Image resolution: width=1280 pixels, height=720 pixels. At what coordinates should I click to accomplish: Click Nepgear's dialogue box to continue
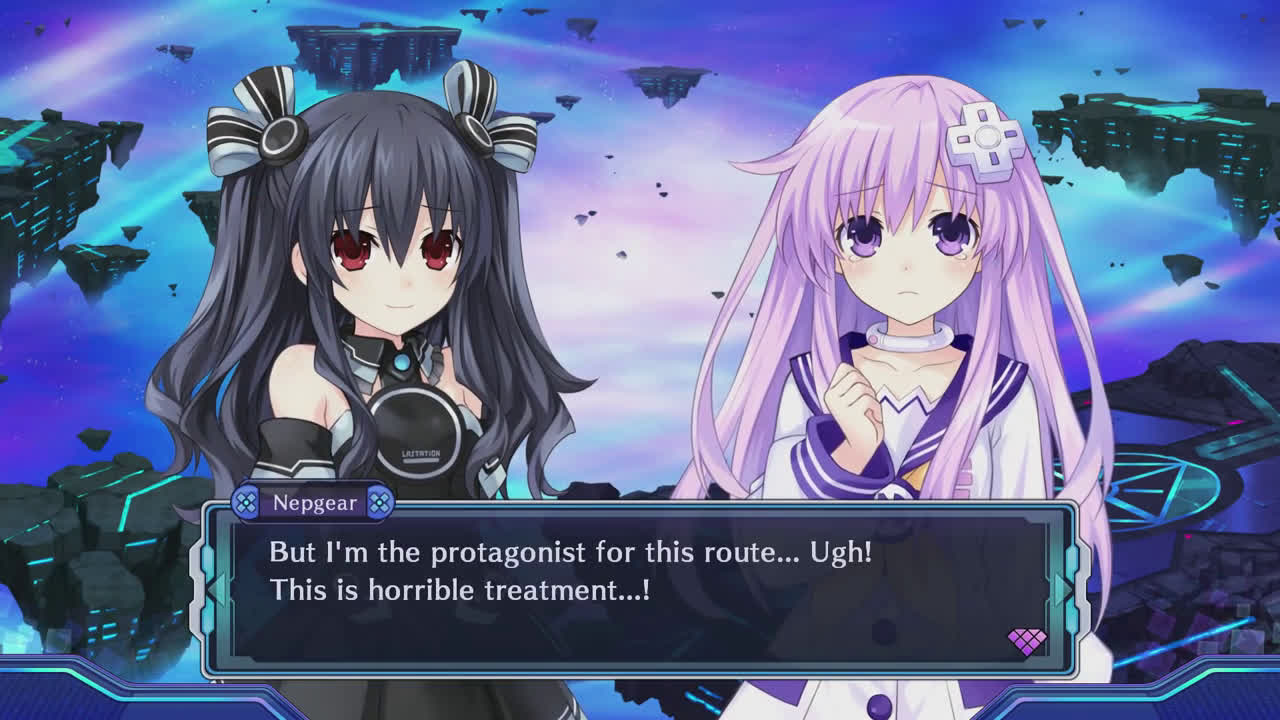640,590
